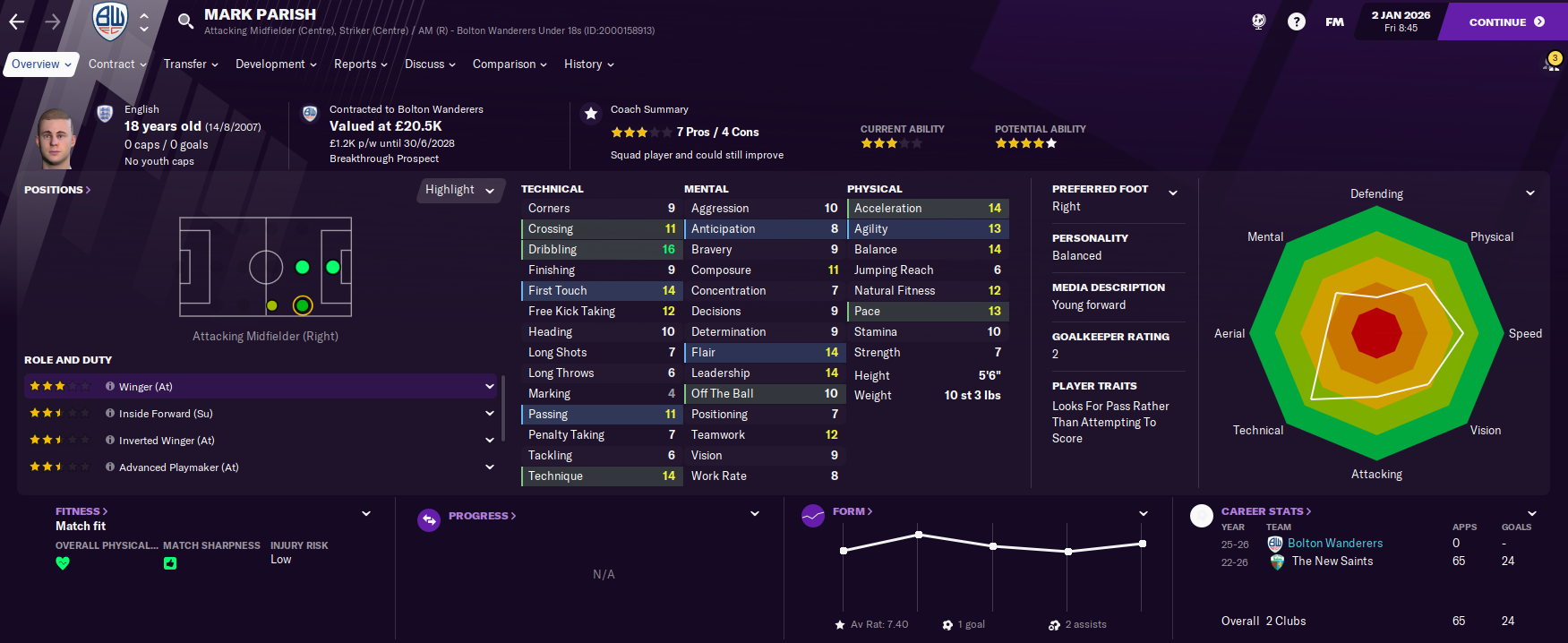This screenshot has width=1568, height=643.
Task: Open the Comparison menu
Action: coord(510,64)
